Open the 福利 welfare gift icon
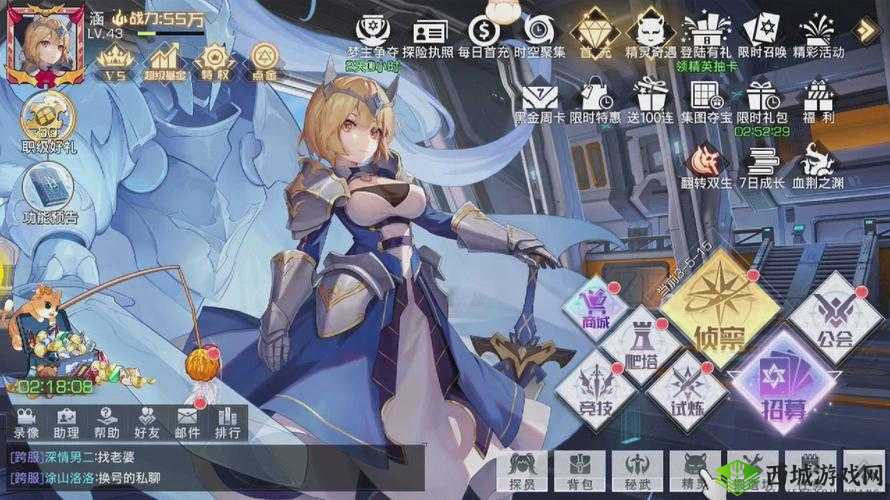This screenshot has height=500, width=890. pyautogui.click(x=820, y=102)
